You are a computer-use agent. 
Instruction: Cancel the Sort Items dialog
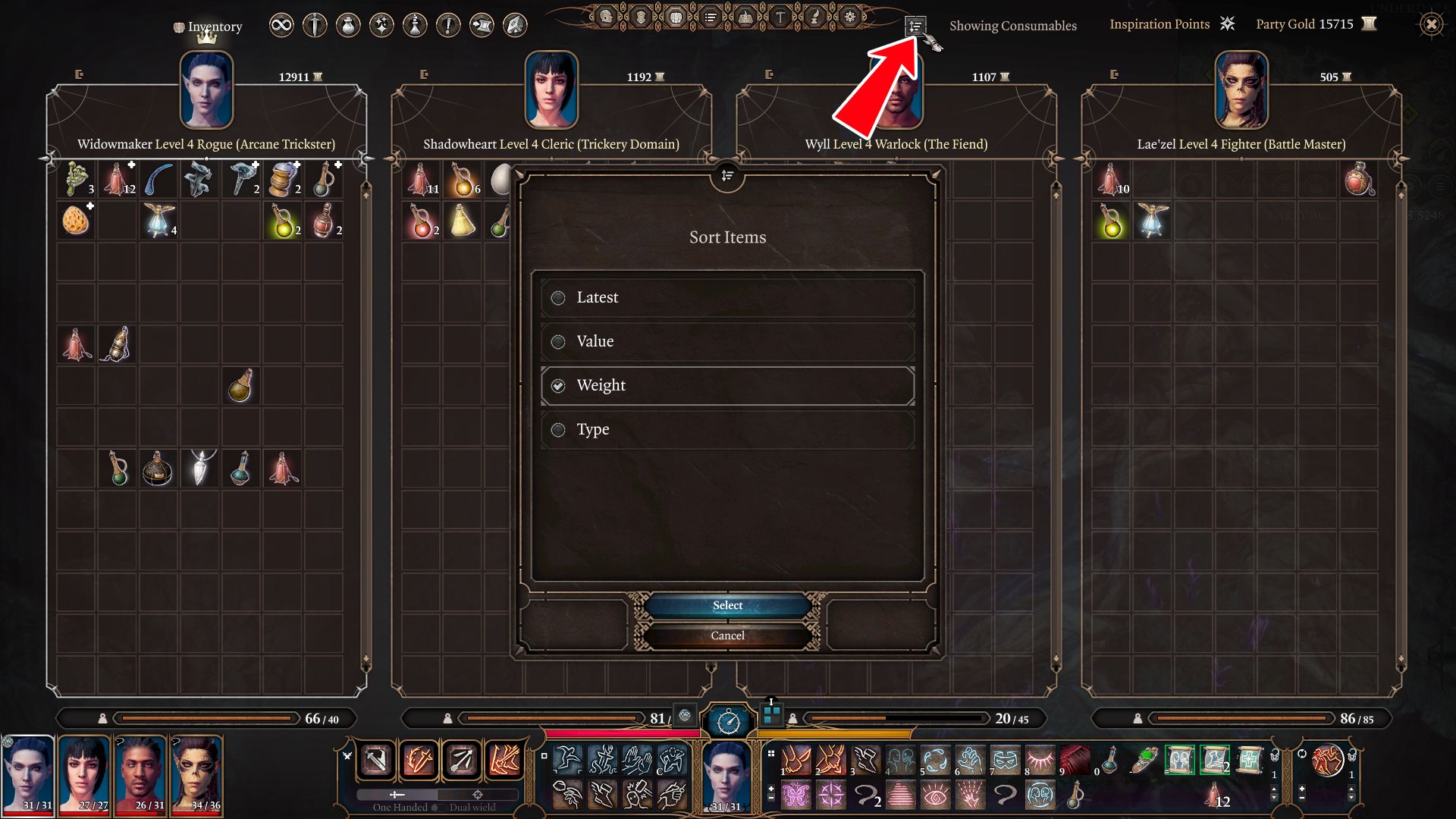click(726, 635)
